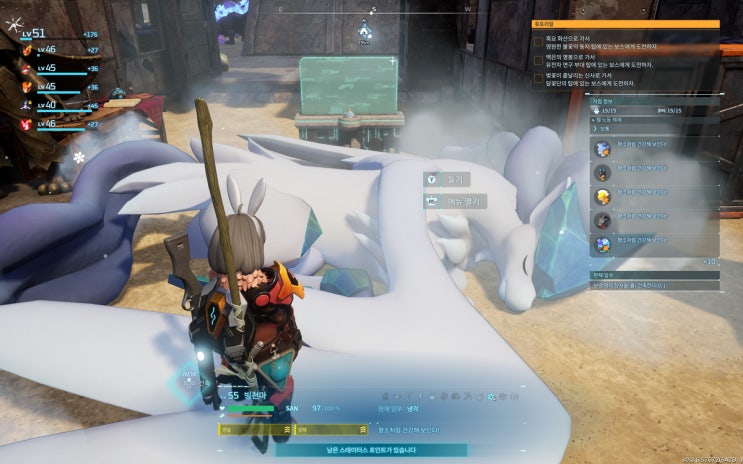Open the orange tutorial panel header

(x=625, y=23)
